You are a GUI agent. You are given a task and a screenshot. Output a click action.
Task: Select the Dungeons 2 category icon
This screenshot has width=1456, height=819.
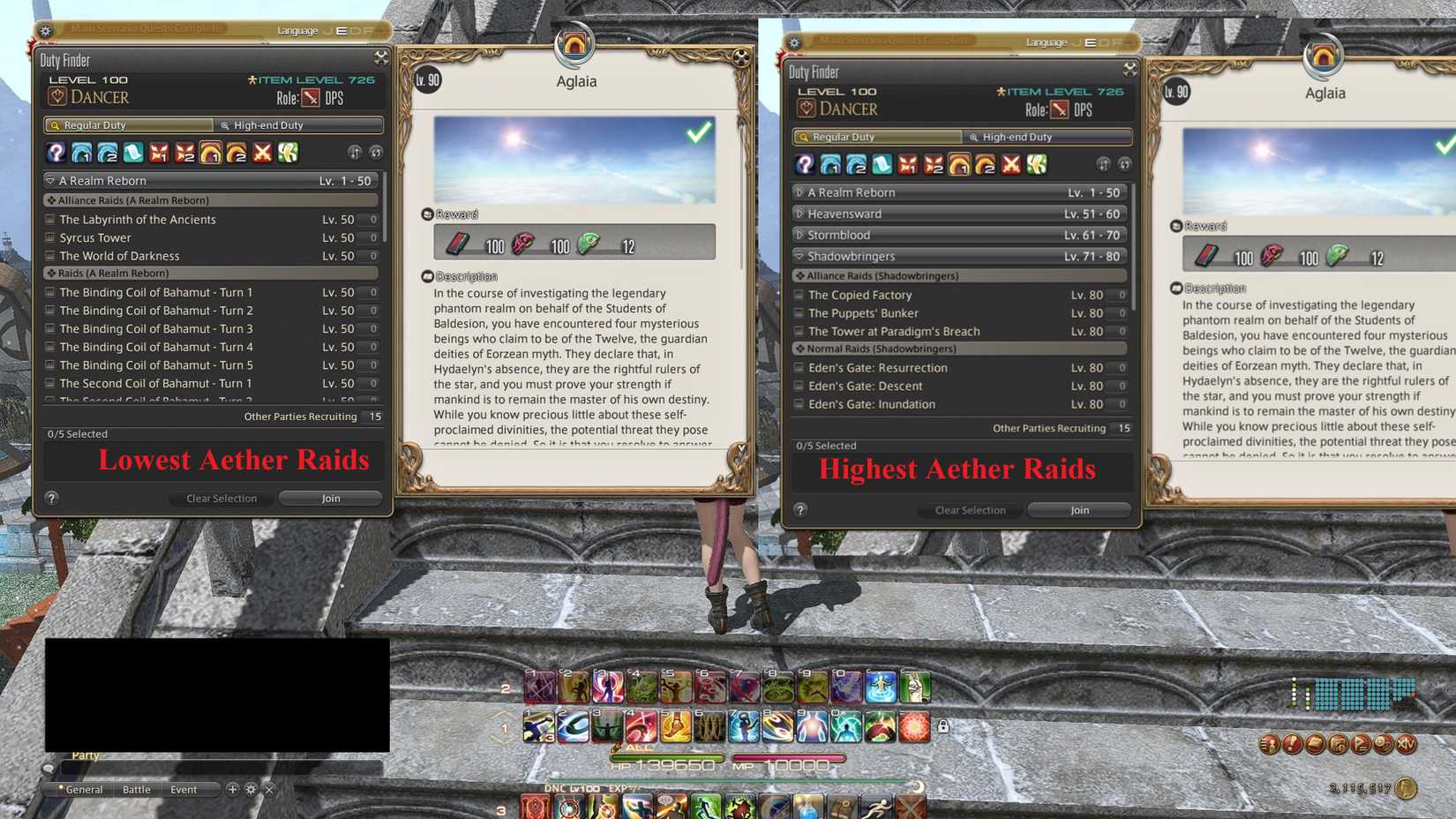pyautogui.click(x=106, y=152)
